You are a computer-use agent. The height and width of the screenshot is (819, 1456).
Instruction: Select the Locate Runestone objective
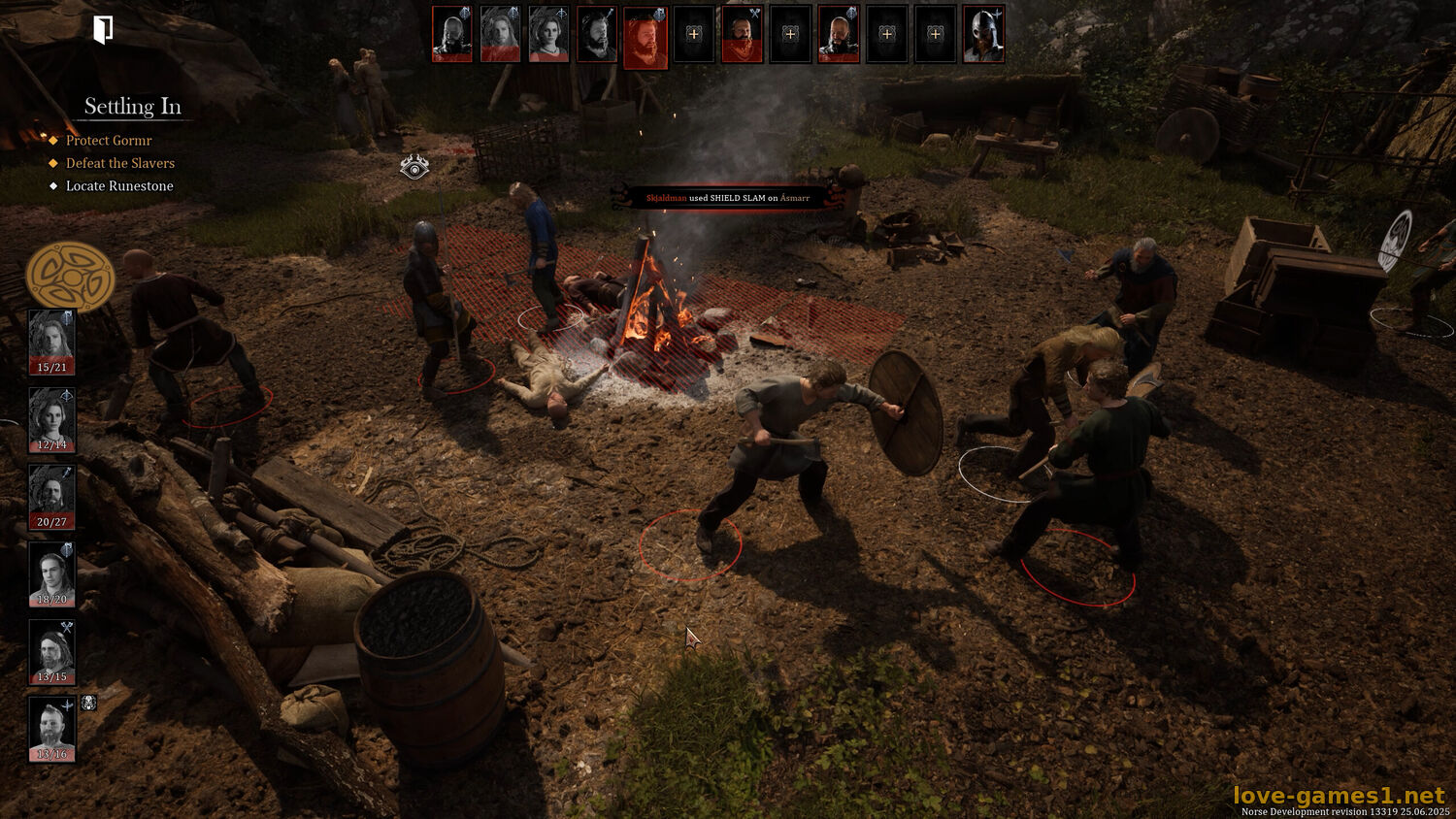pos(118,186)
